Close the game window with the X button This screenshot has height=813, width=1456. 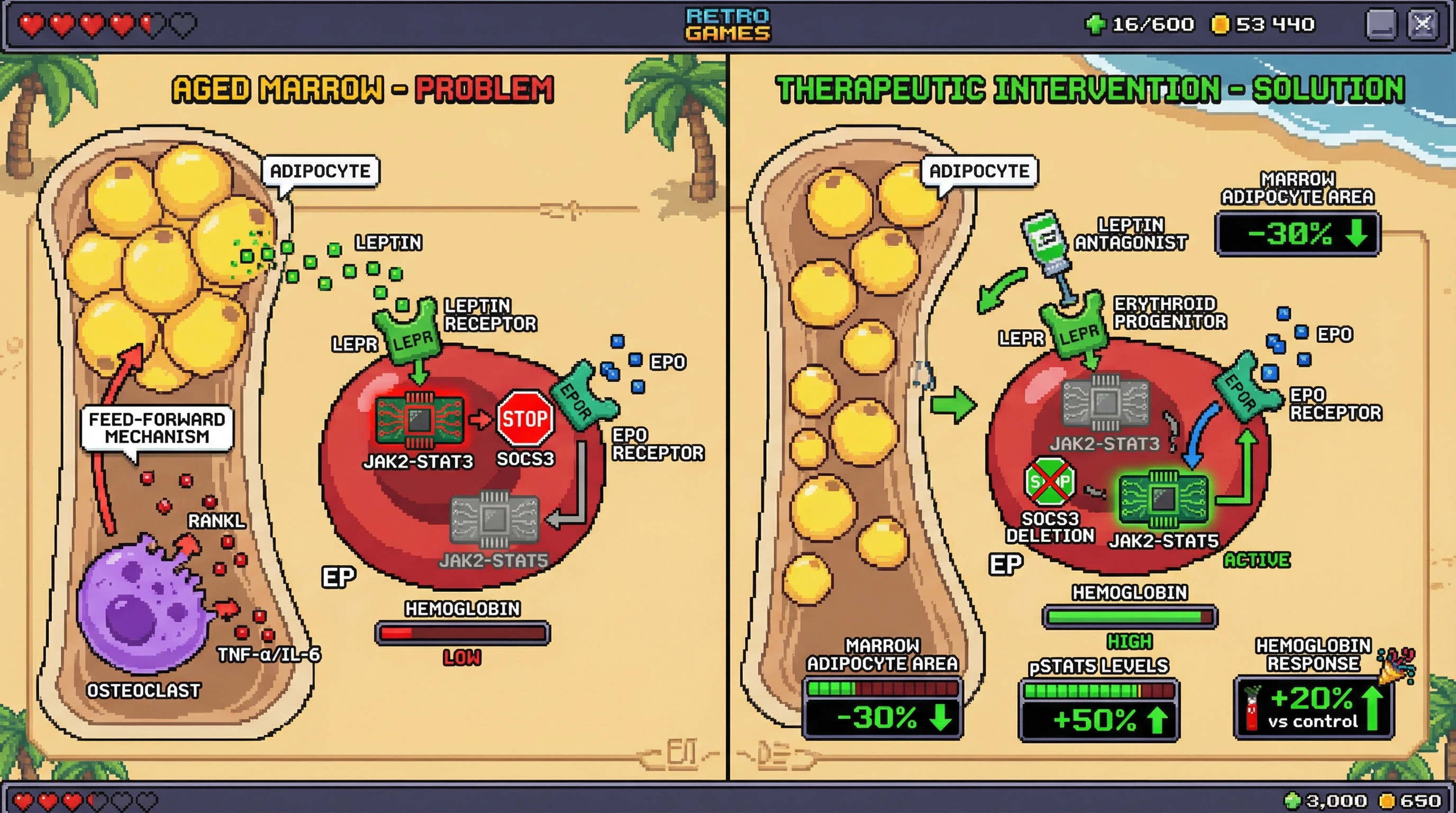[1422, 25]
